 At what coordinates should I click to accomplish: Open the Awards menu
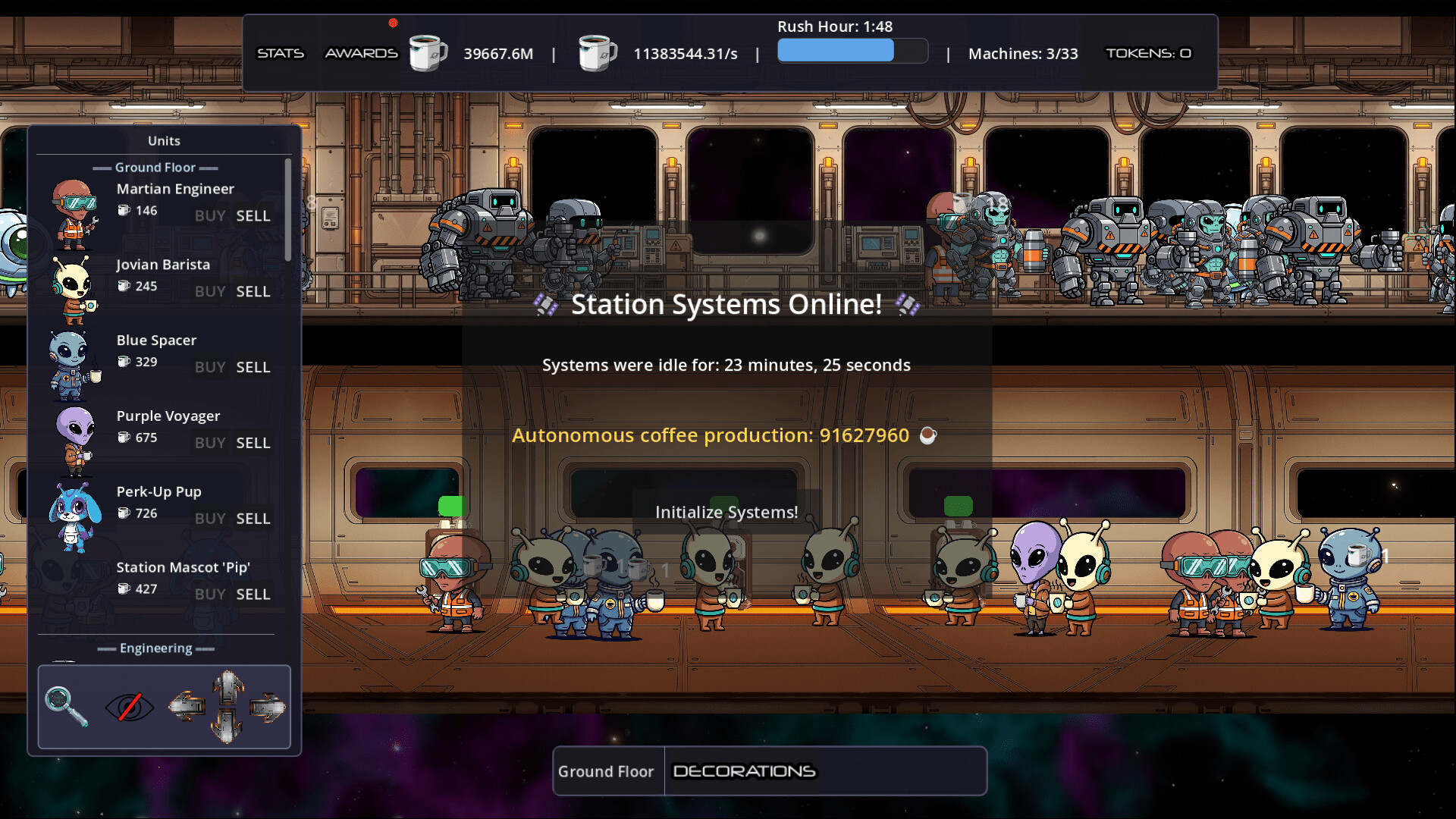[362, 53]
